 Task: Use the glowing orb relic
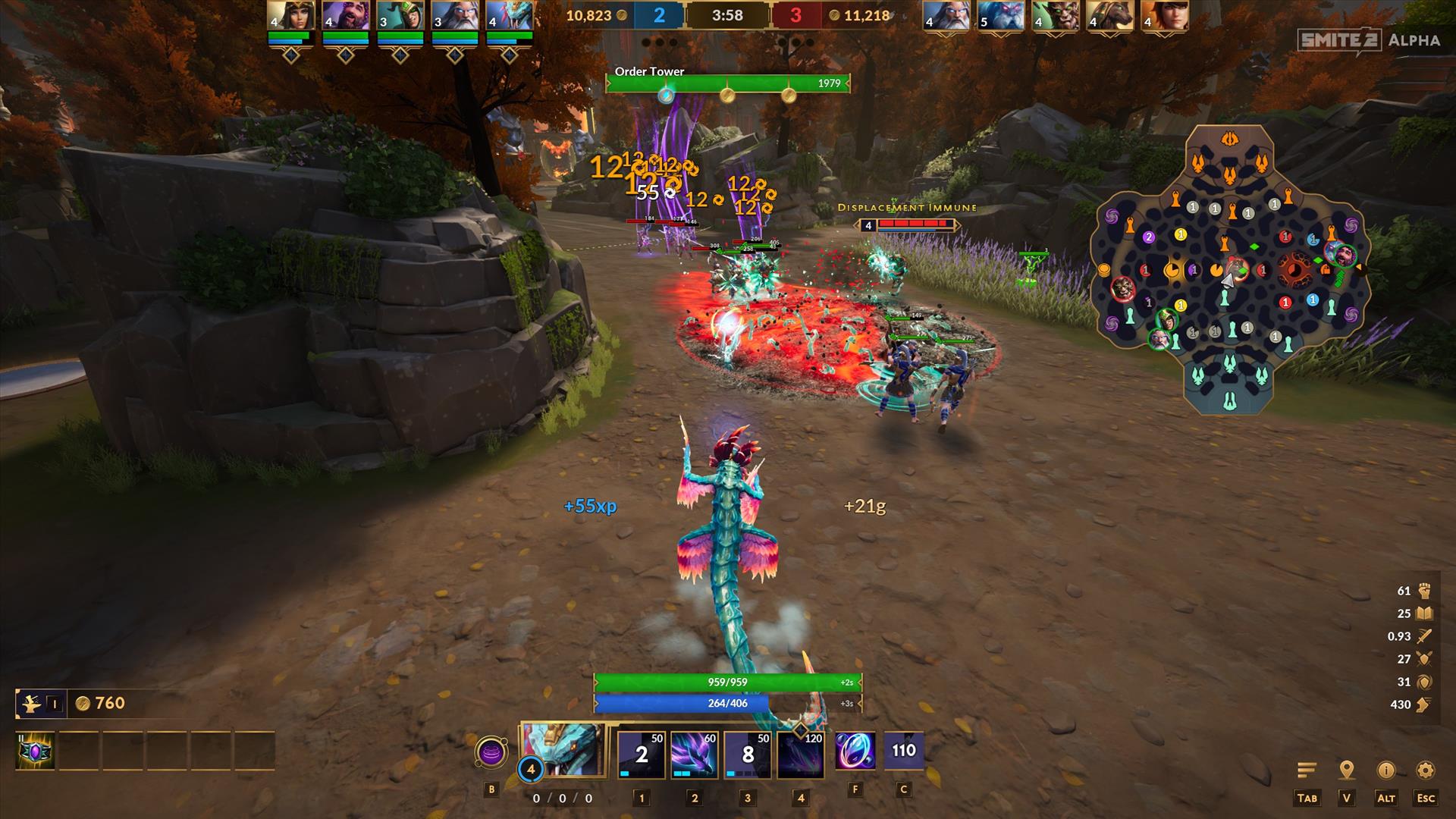(855, 753)
